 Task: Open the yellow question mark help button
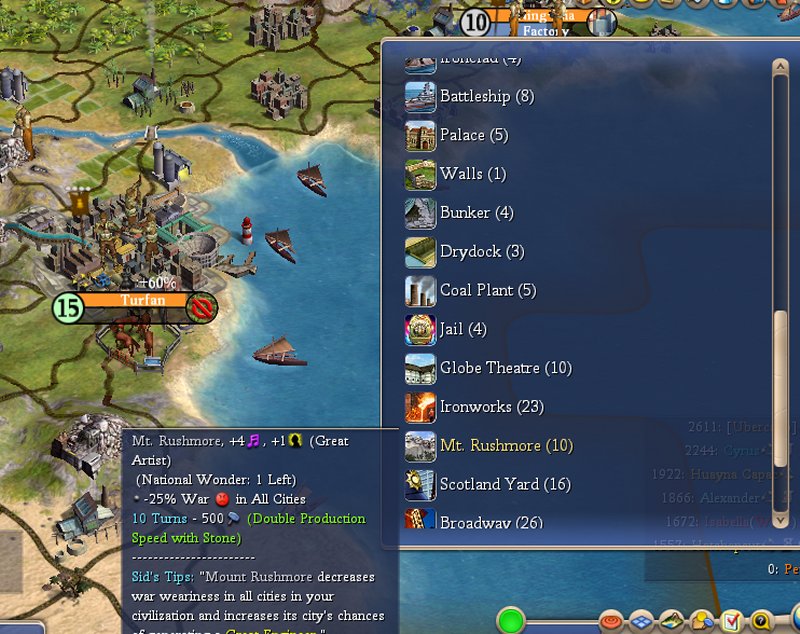tap(763, 621)
